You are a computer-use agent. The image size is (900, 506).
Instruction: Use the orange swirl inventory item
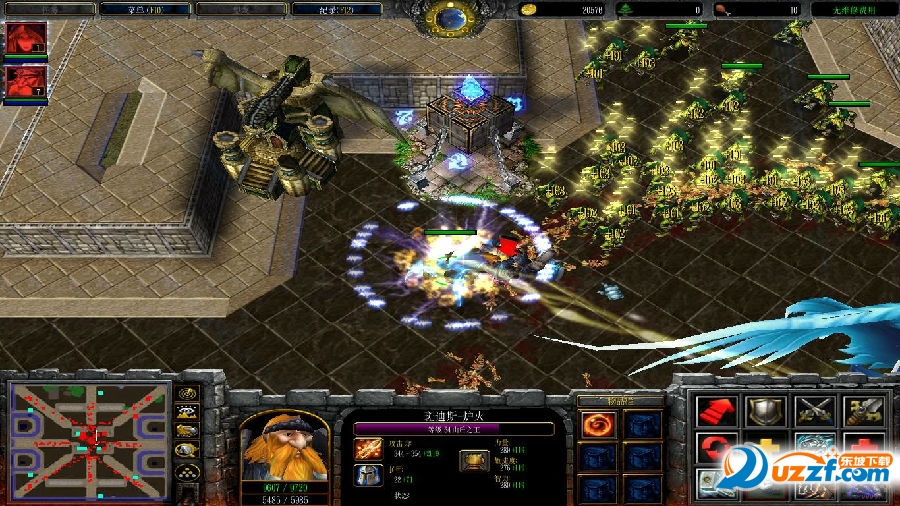(x=597, y=425)
